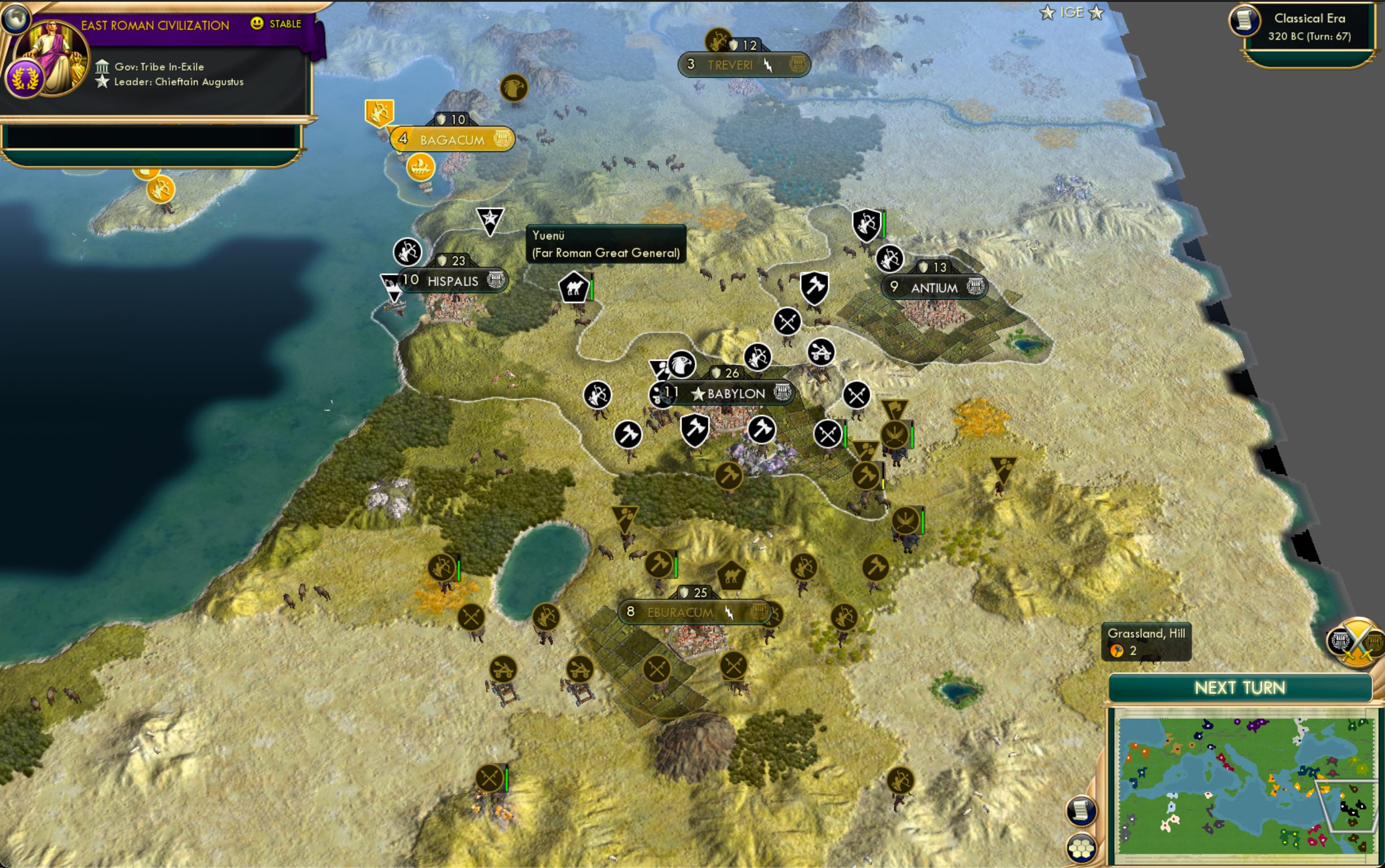Click the right star toggle beside IGE
This screenshot has width=1385, height=868.
point(1097,12)
